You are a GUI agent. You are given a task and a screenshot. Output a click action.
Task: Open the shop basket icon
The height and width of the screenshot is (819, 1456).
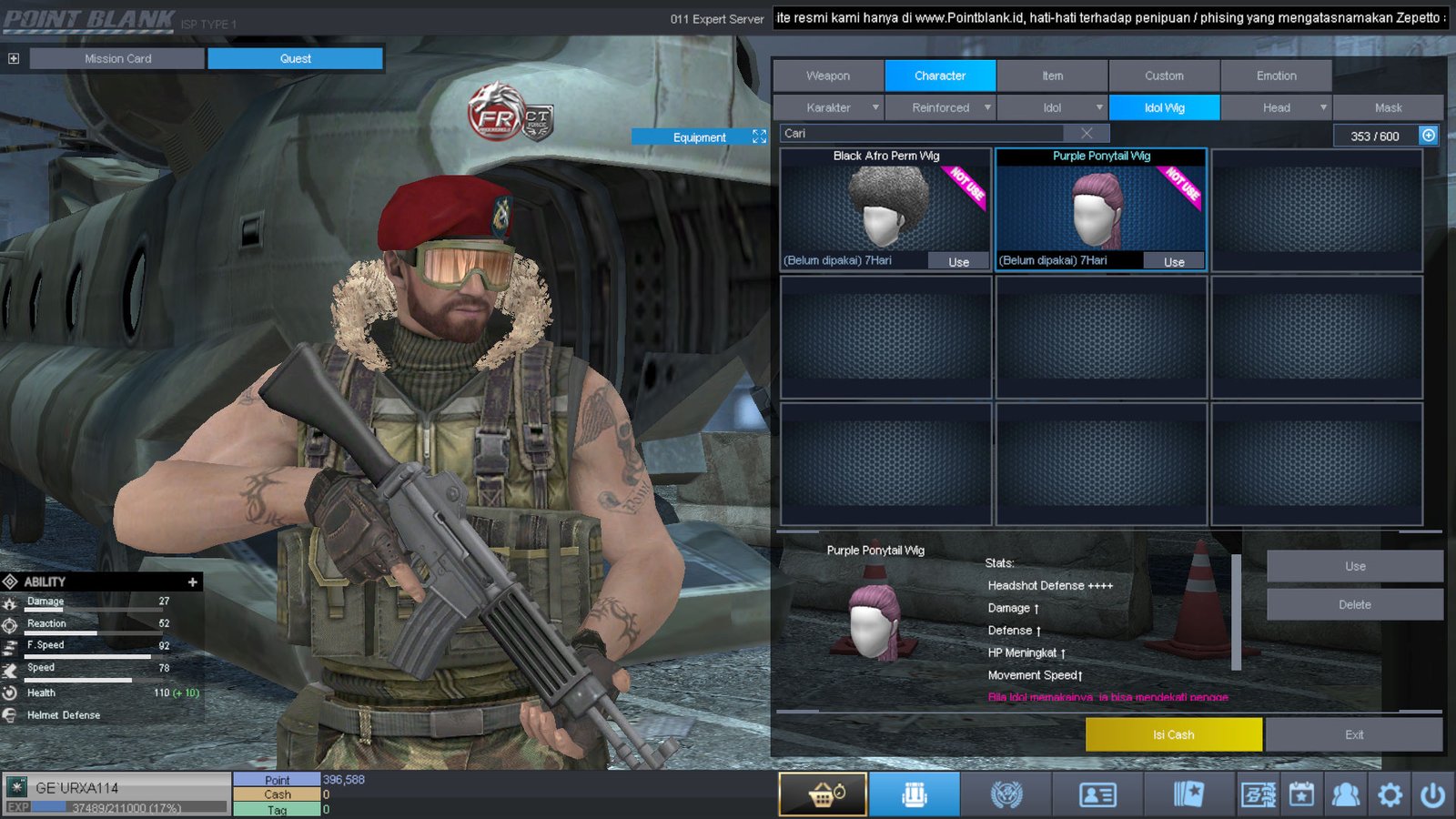point(823,794)
